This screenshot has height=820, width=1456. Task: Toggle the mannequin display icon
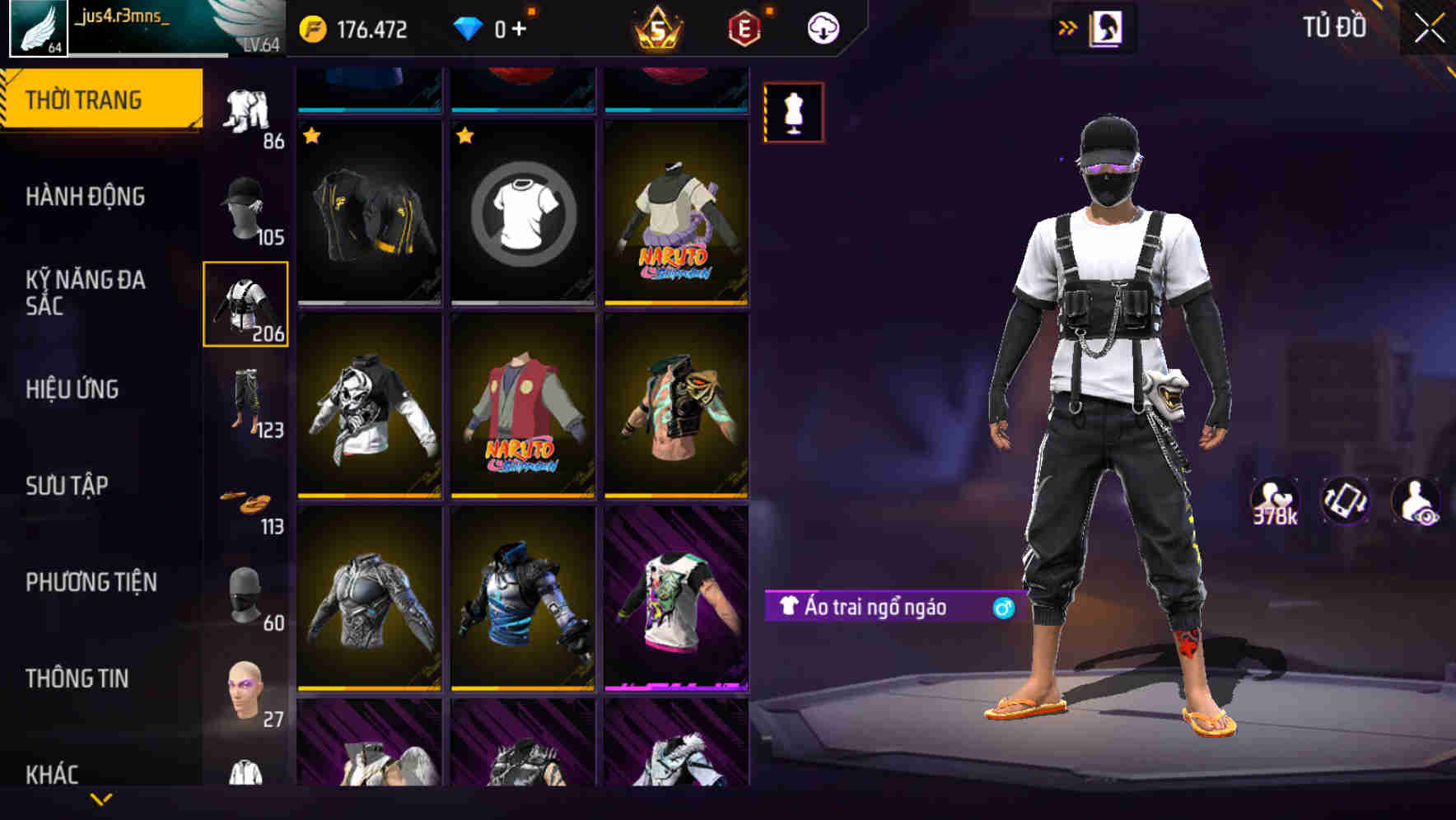[x=793, y=113]
